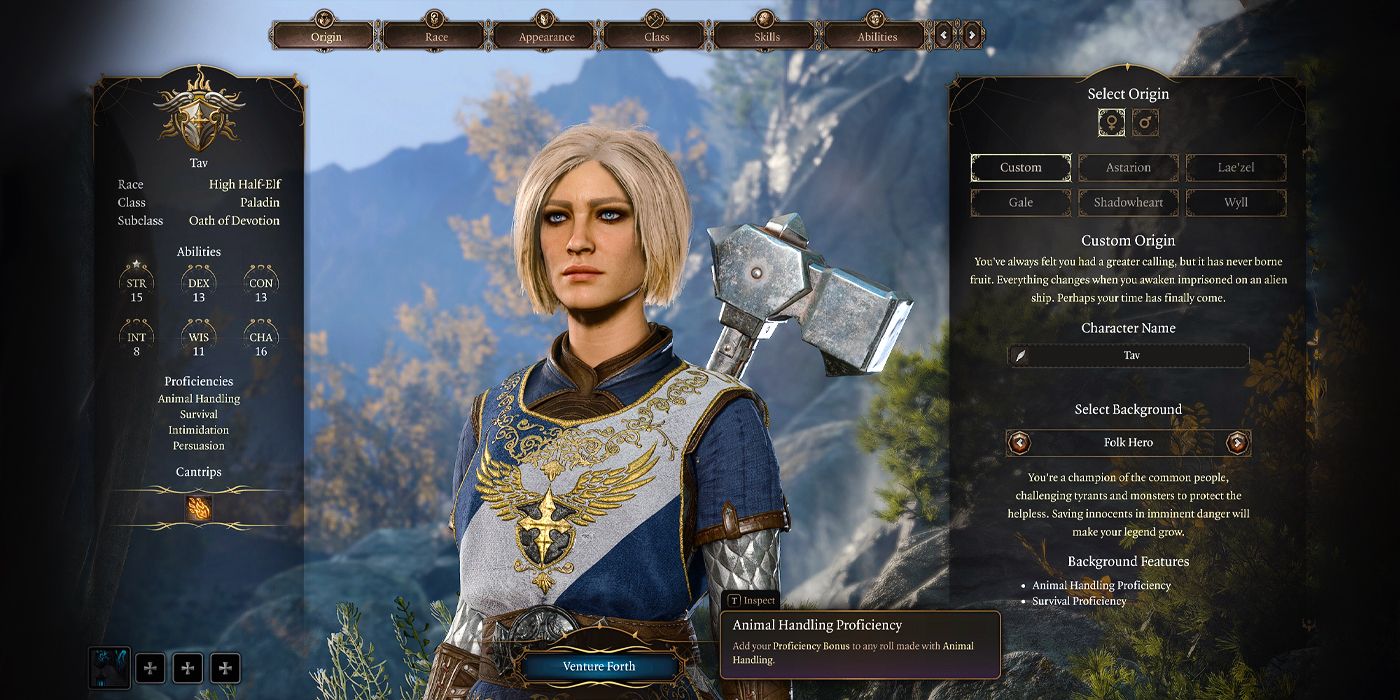Choose the female gender symbol
This screenshot has width=1400, height=700.
(x=1111, y=123)
